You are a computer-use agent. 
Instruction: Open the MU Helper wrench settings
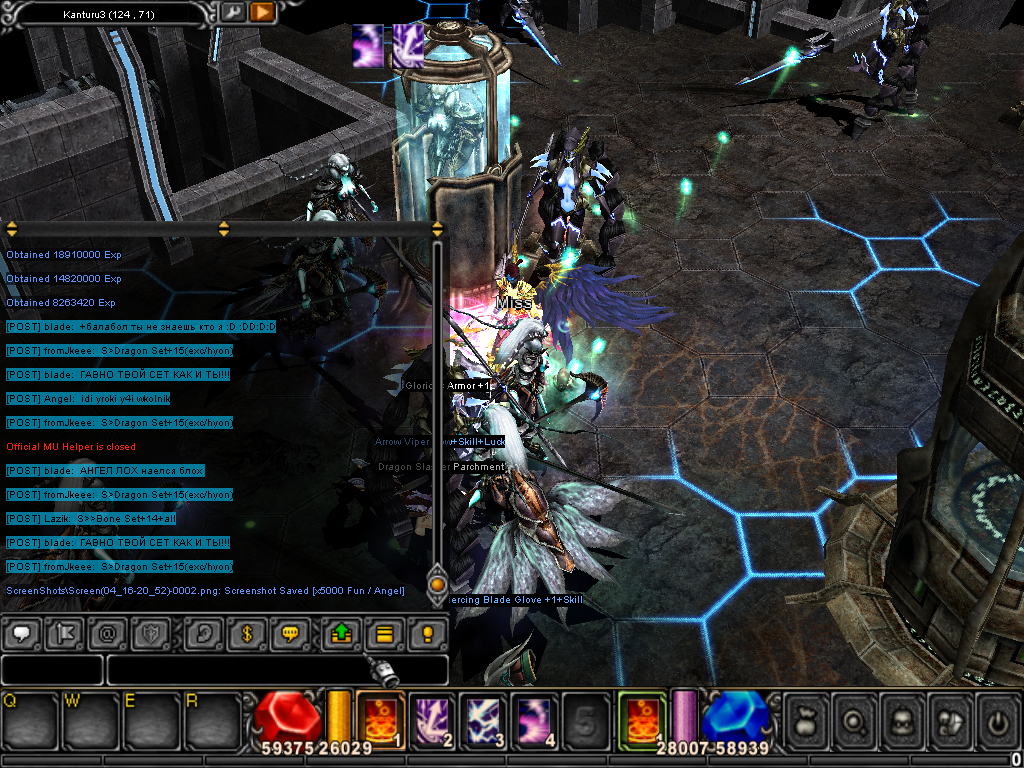tap(232, 12)
